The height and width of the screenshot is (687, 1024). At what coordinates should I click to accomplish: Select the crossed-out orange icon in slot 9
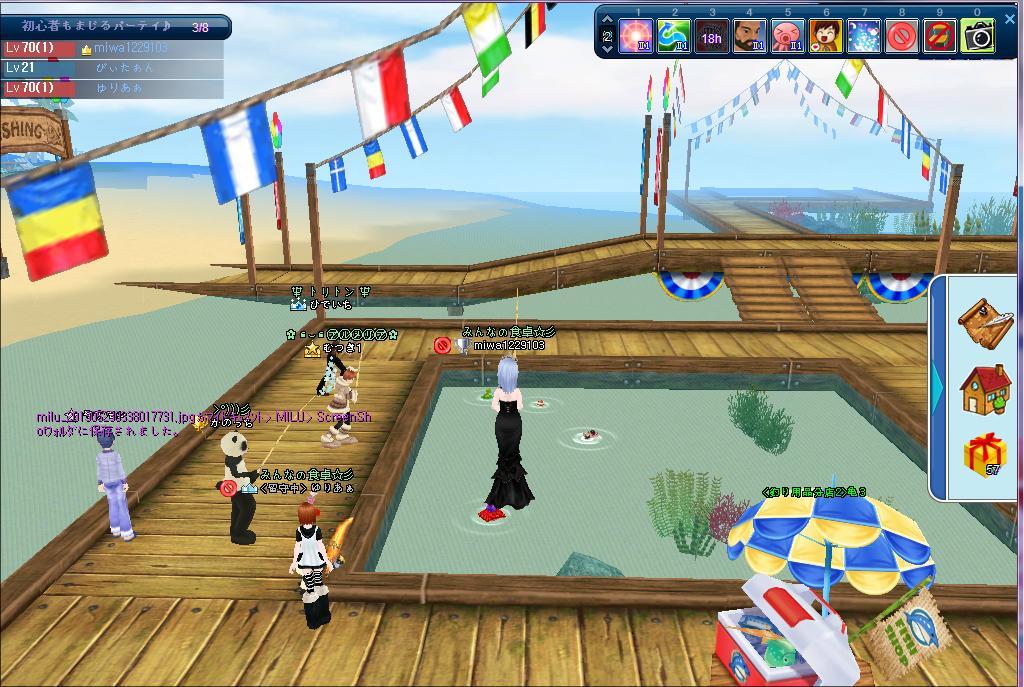940,37
